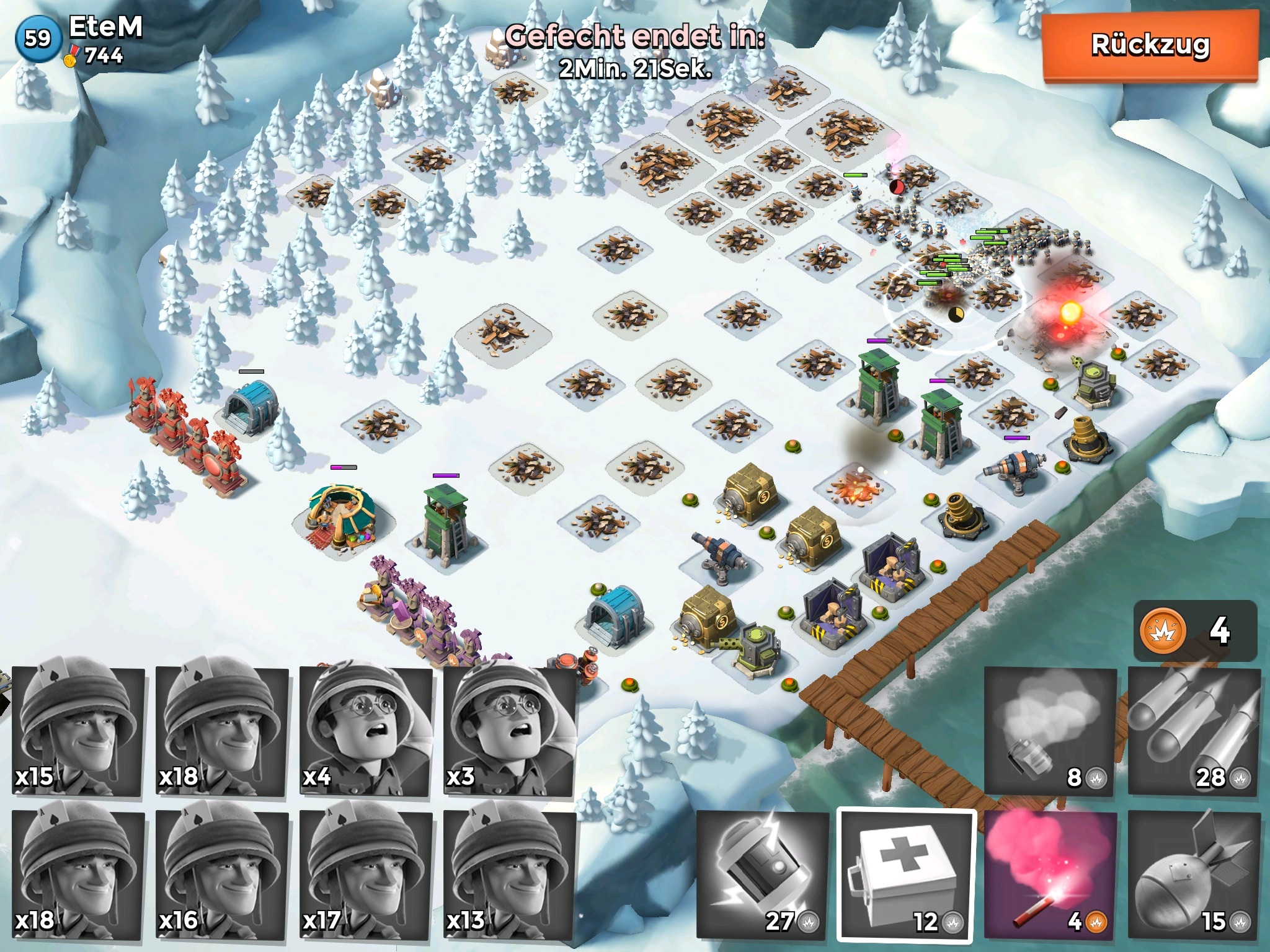Select the medkit gunboat ability
Viewport: 1270px width, 952px height.
point(905,875)
